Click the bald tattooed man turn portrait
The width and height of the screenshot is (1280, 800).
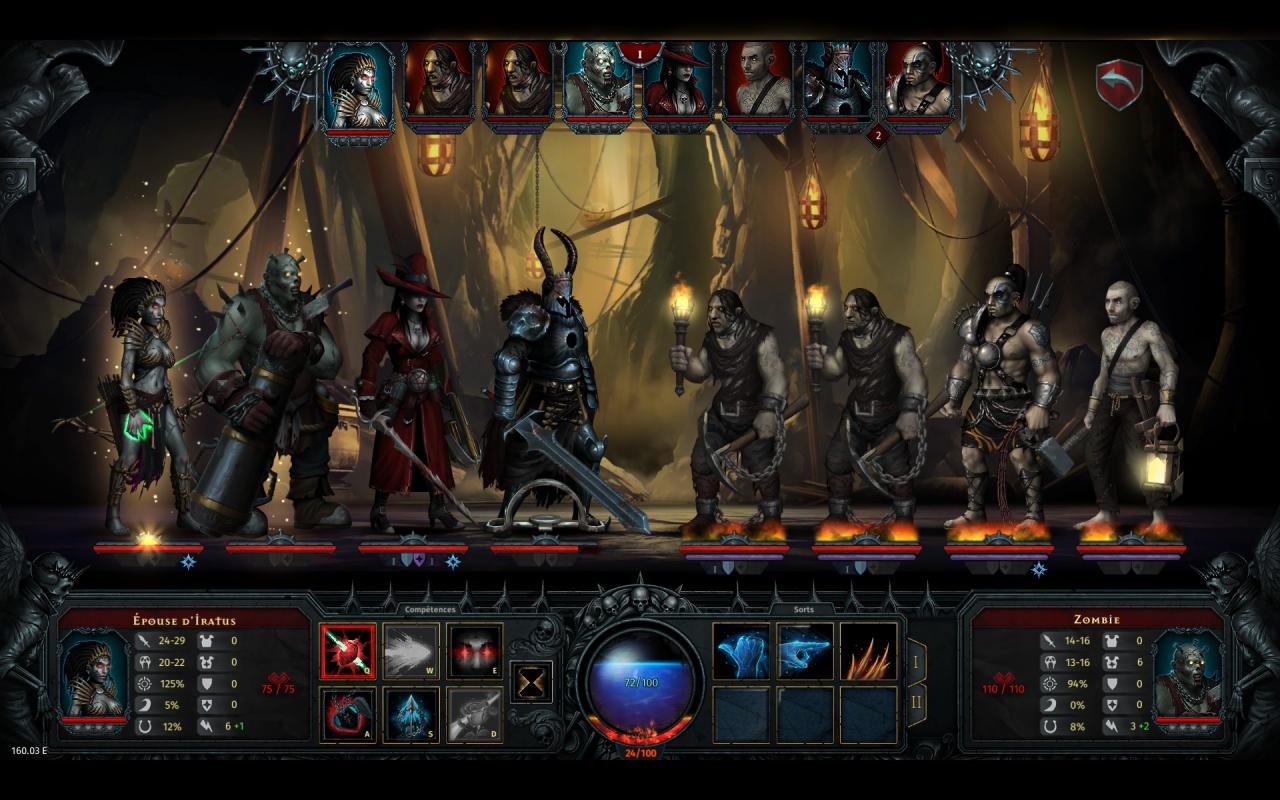[x=759, y=84]
